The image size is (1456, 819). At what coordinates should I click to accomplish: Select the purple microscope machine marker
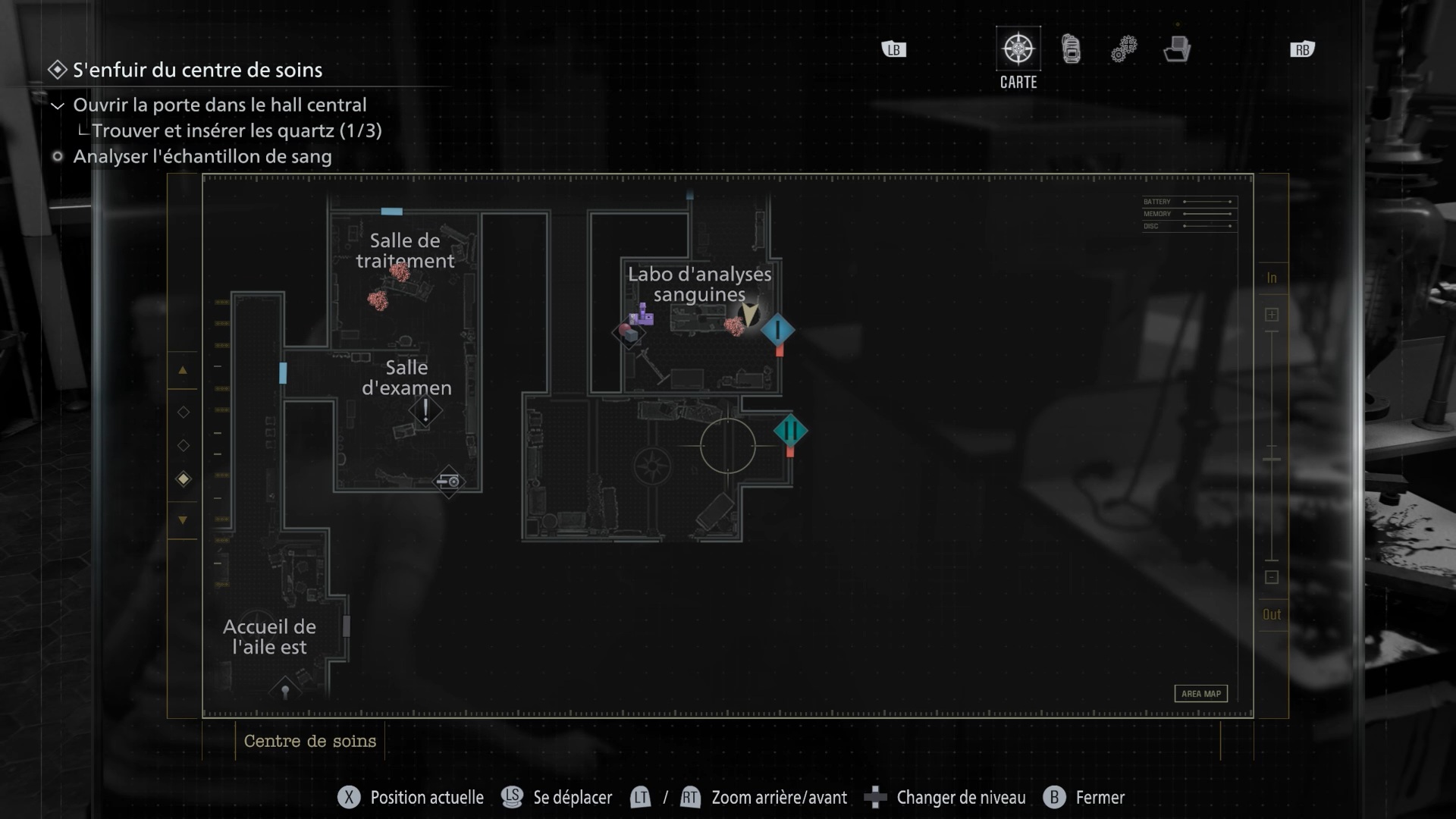tap(642, 314)
